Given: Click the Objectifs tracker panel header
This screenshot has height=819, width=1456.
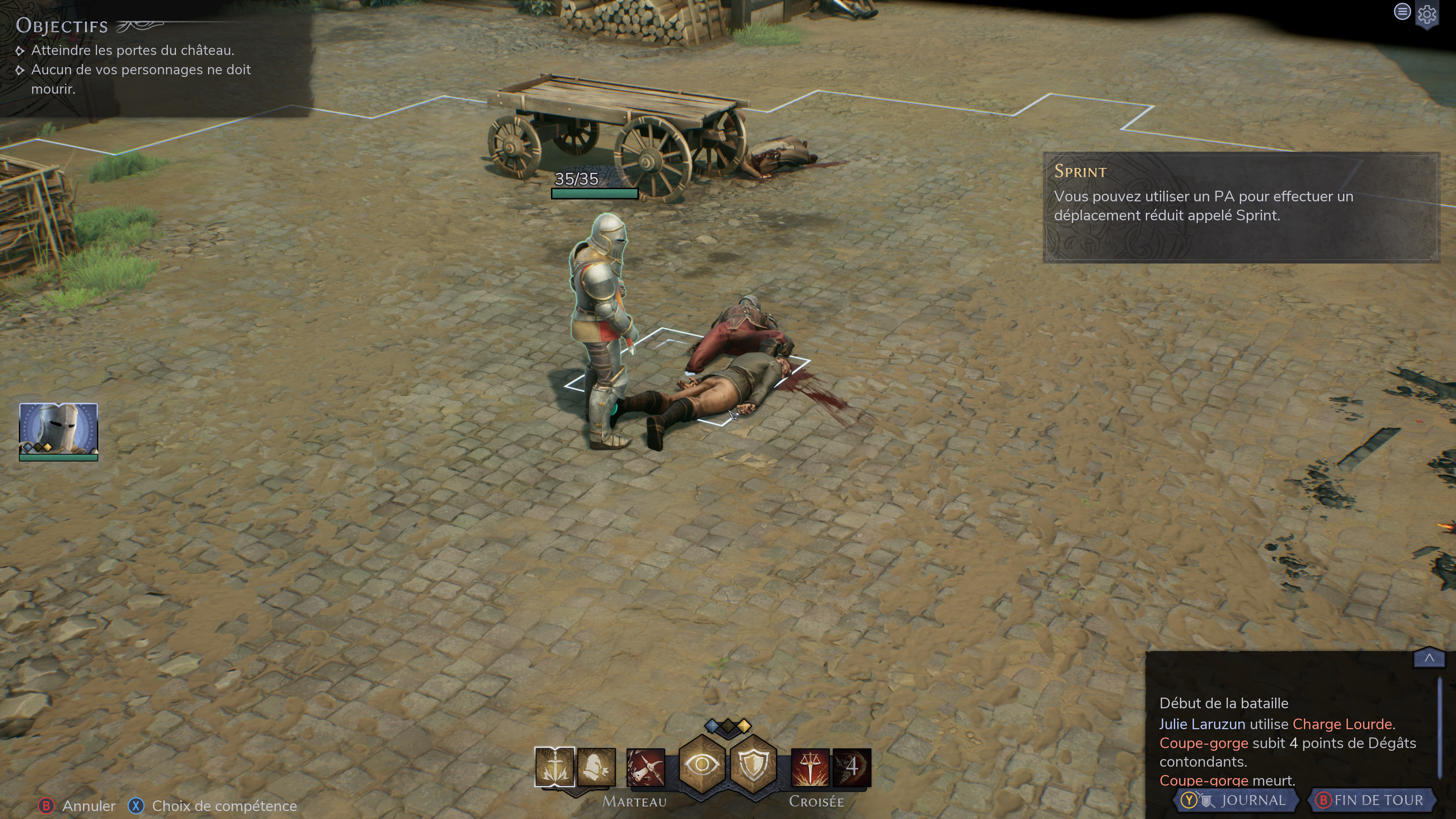Looking at the screenshot, I should [x=62, y=26].
